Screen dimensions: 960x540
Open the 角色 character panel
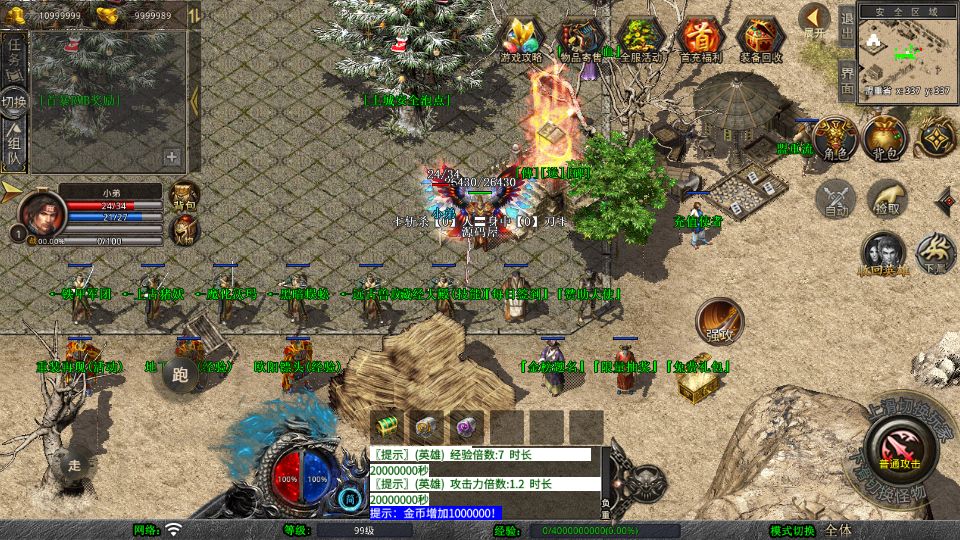tap(835, 138)
